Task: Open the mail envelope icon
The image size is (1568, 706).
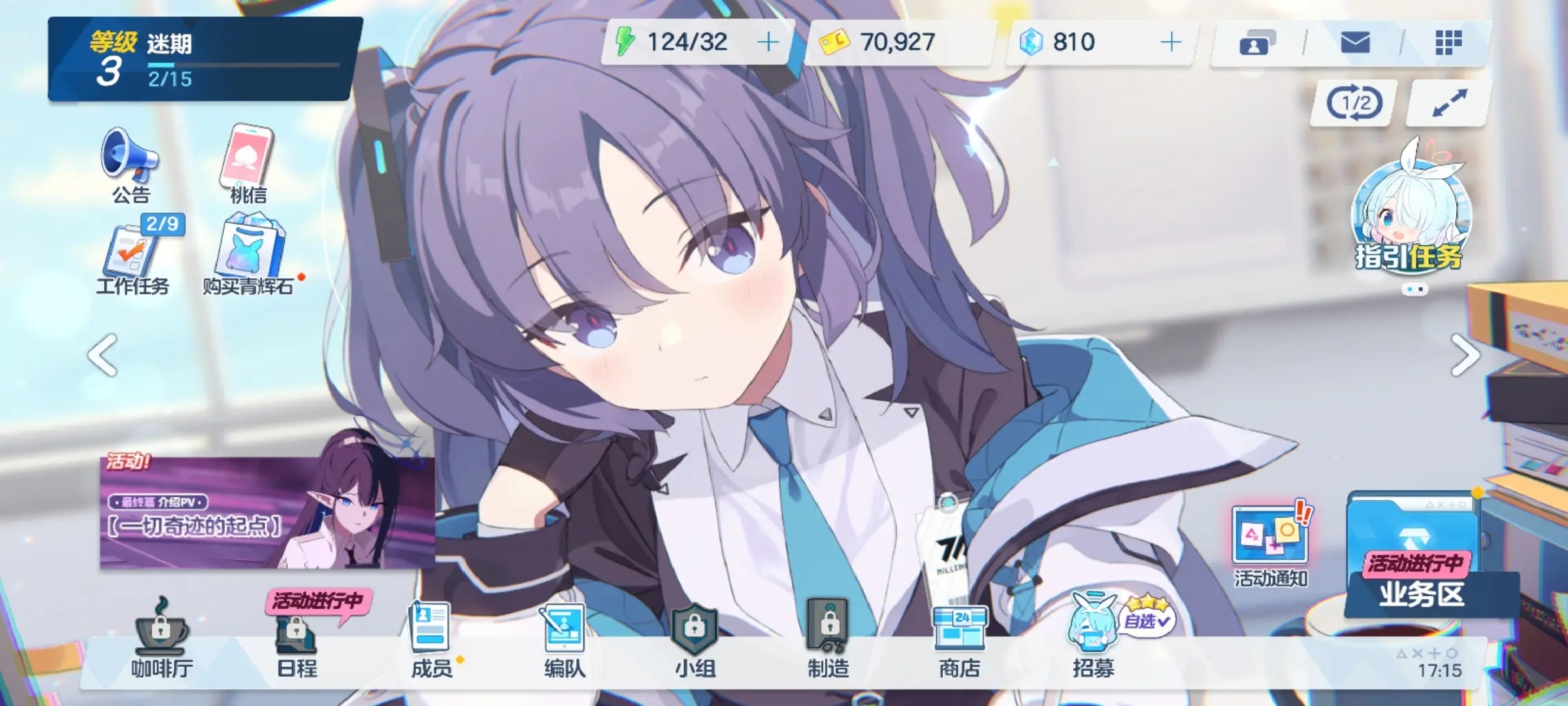Action: (x=1355, y=43)
